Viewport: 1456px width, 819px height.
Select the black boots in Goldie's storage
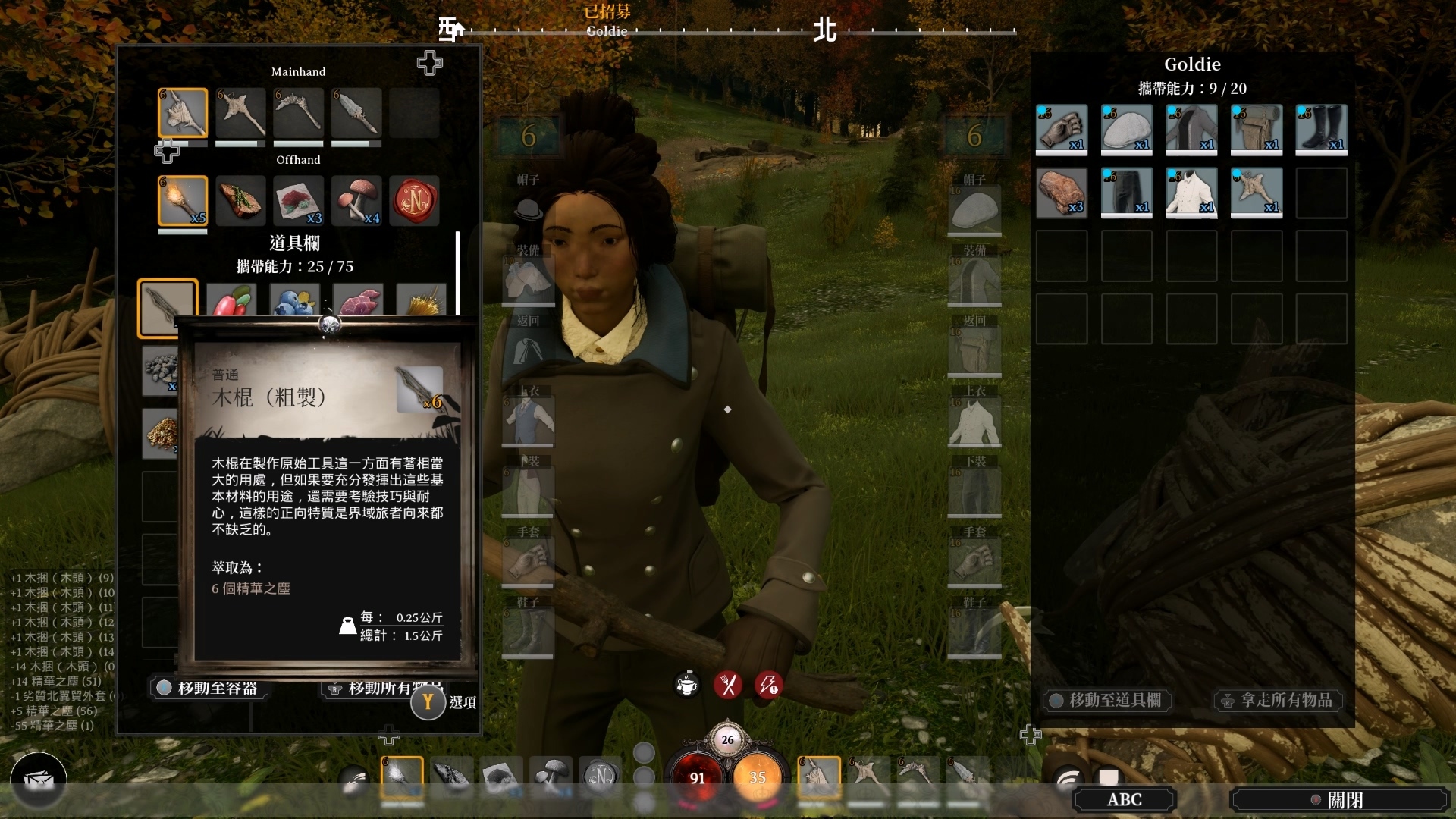point(1321,130)
